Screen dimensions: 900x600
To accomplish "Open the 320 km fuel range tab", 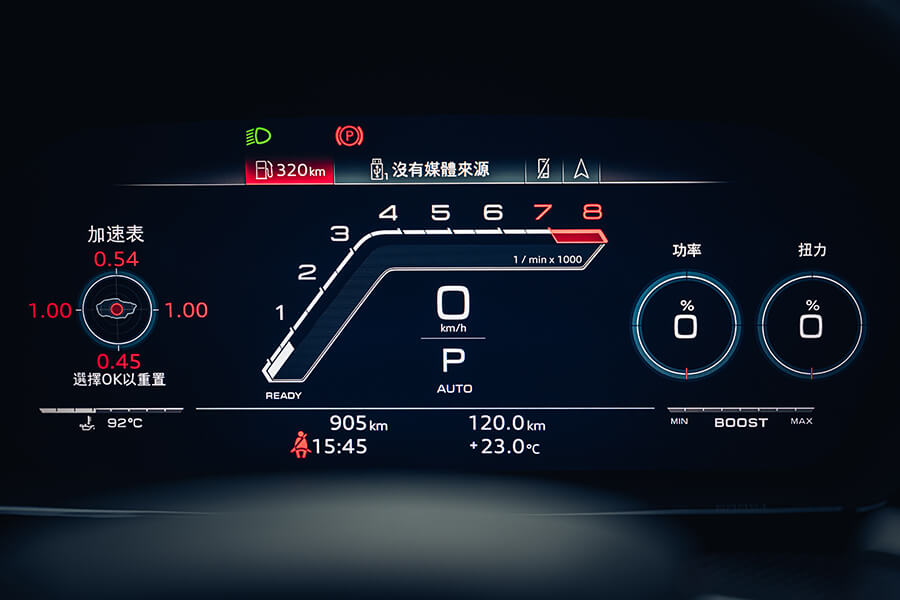I will [290, 169].
